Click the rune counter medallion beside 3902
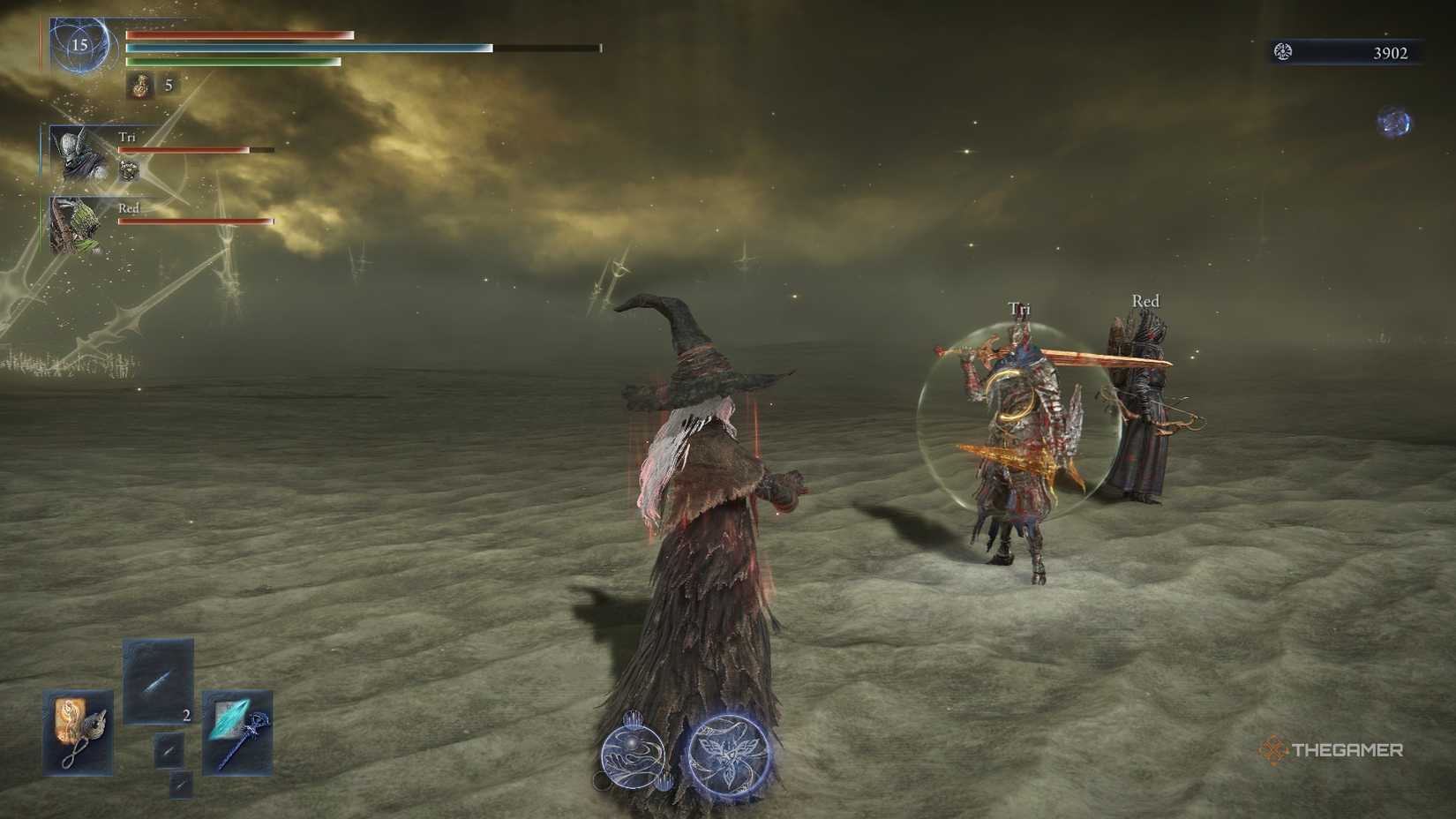Image resolution: width=1456 pixels, height=819 pixels. point(1281,51)
